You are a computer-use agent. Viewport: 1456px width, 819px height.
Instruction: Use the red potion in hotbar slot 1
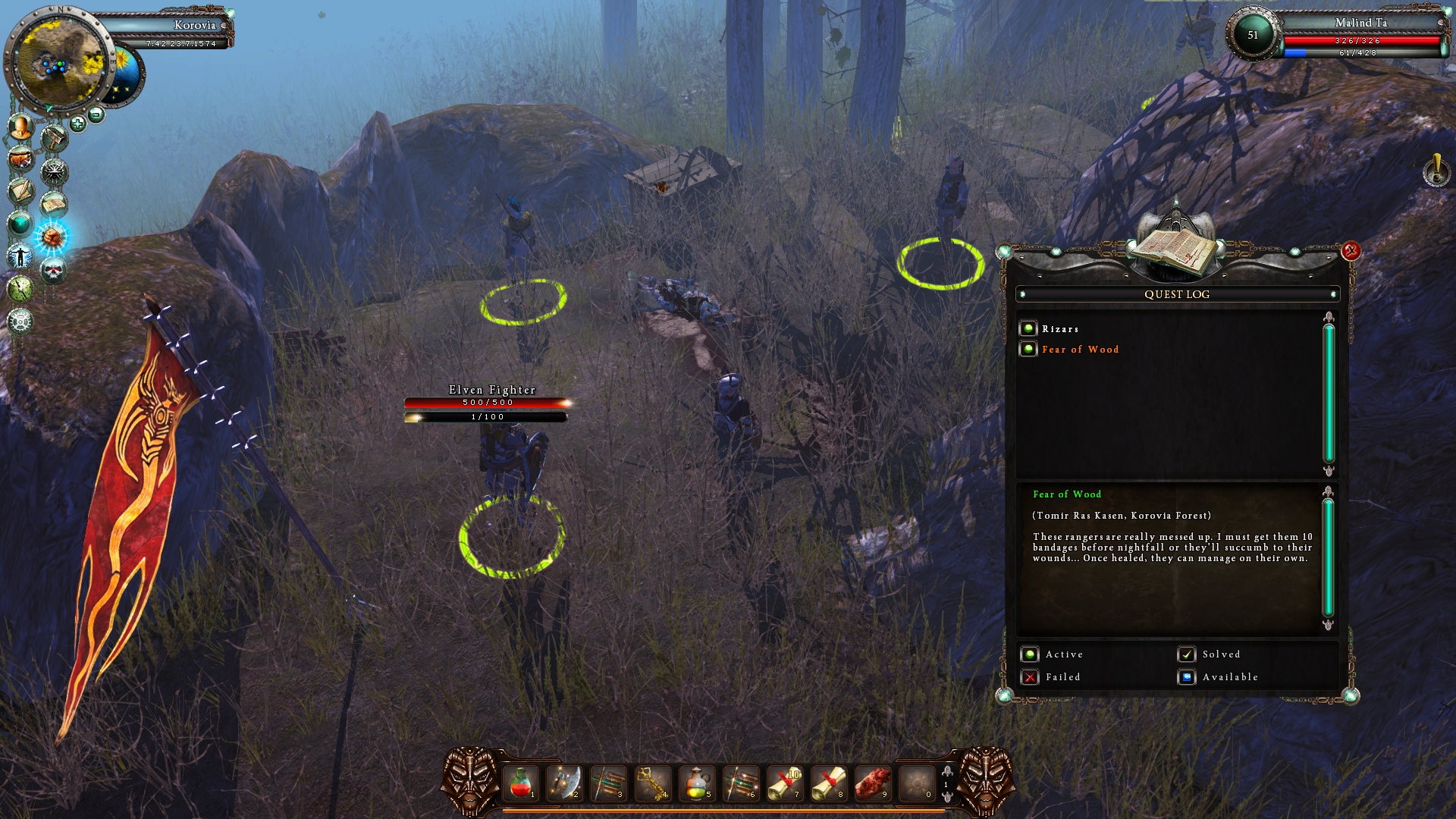point(520,783)
